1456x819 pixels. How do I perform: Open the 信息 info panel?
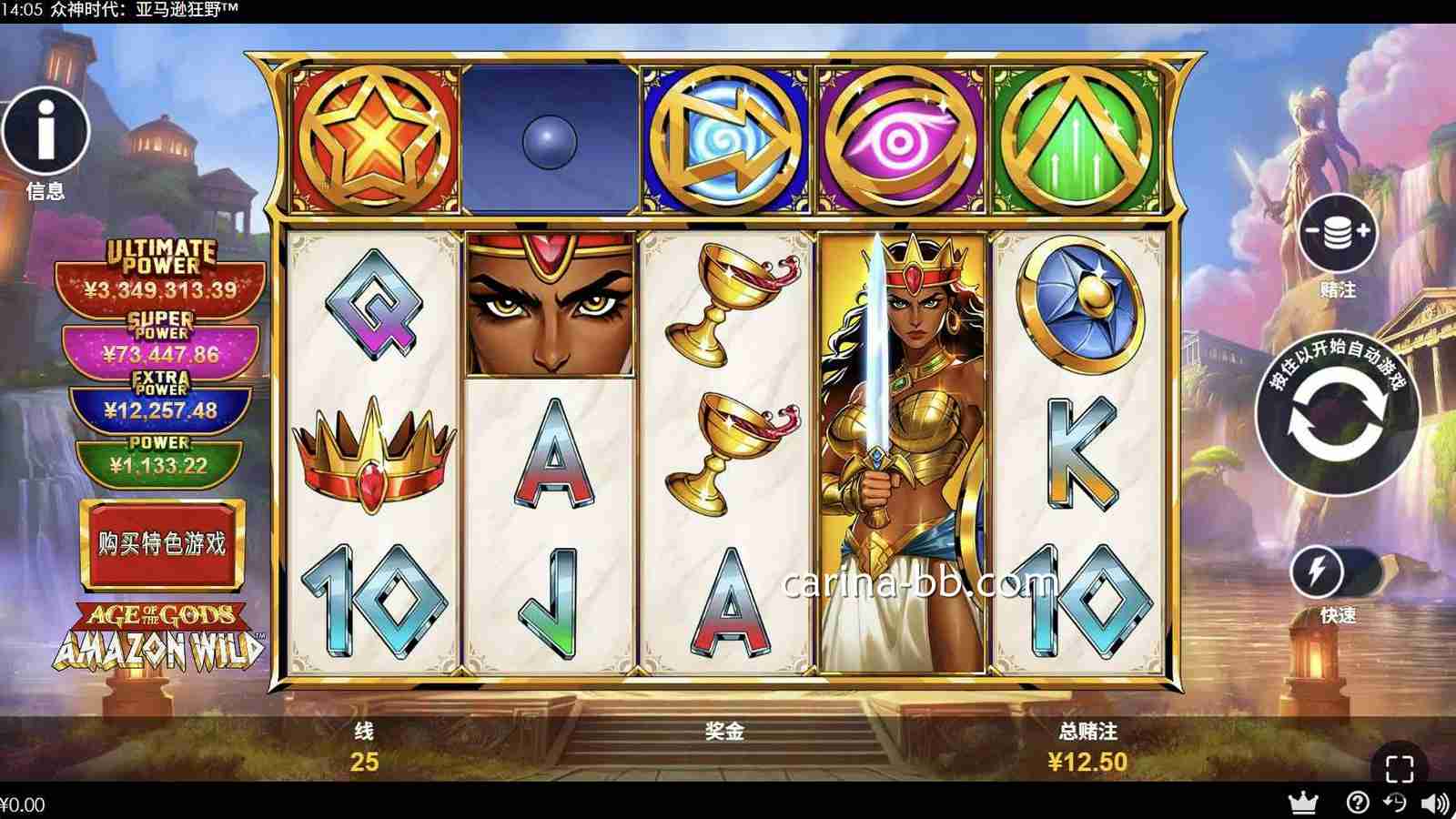click(x=45, y=132)
